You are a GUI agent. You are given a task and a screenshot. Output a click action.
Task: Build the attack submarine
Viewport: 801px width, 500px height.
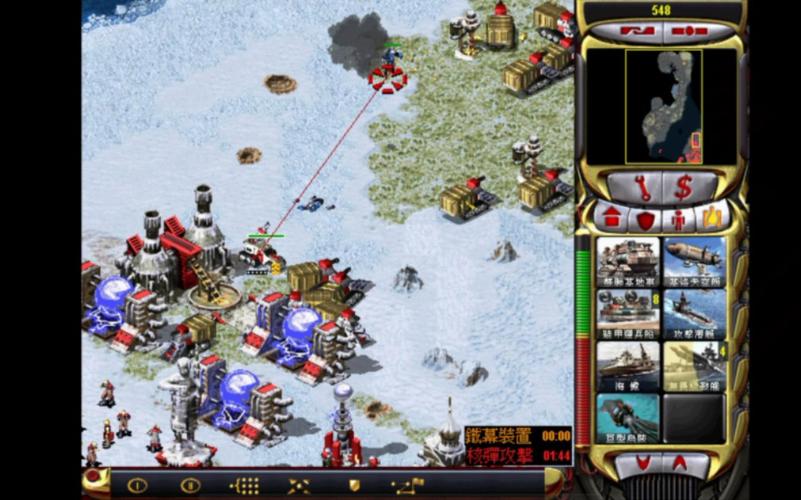(x=695, y=314)
